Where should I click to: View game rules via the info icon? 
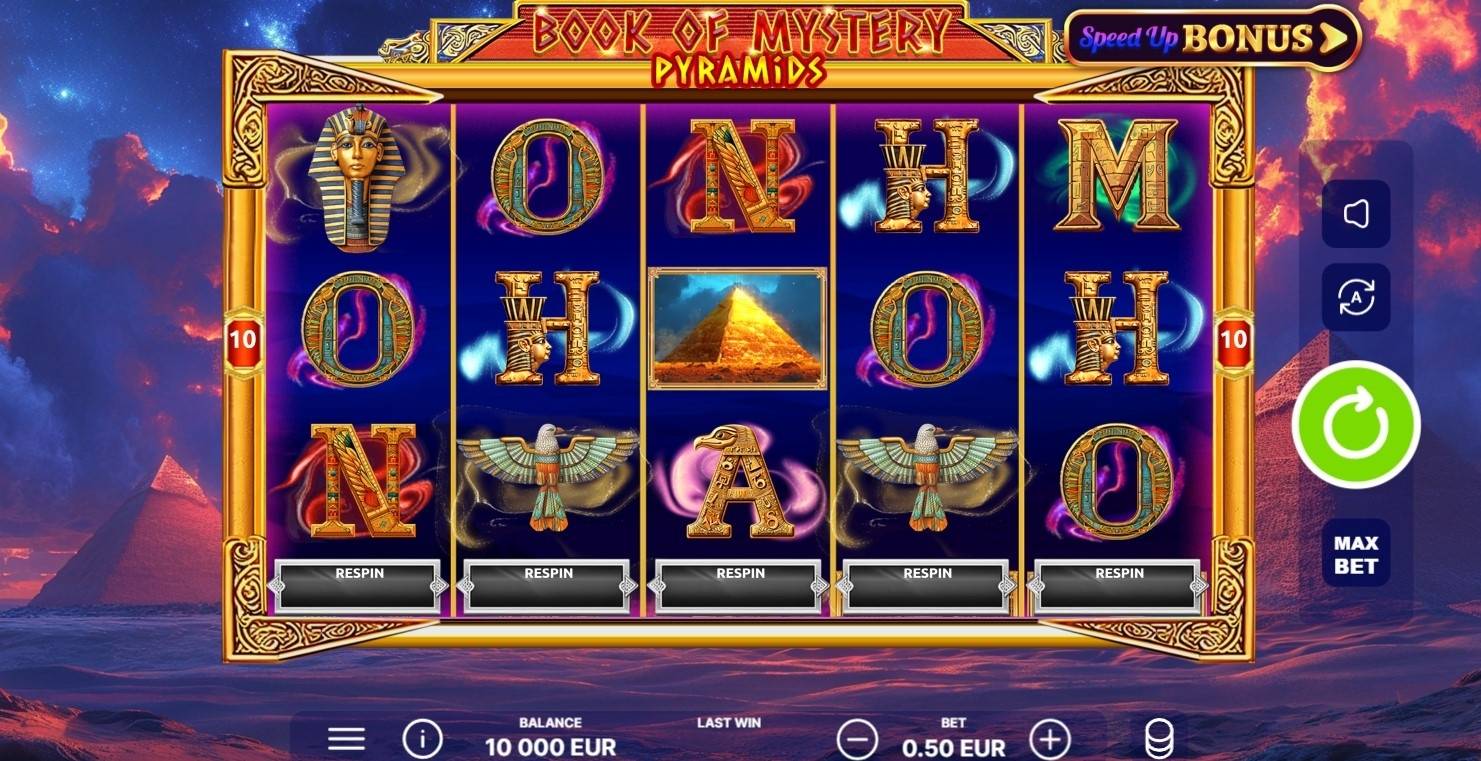pyautogui.click(x=421, y=737)
